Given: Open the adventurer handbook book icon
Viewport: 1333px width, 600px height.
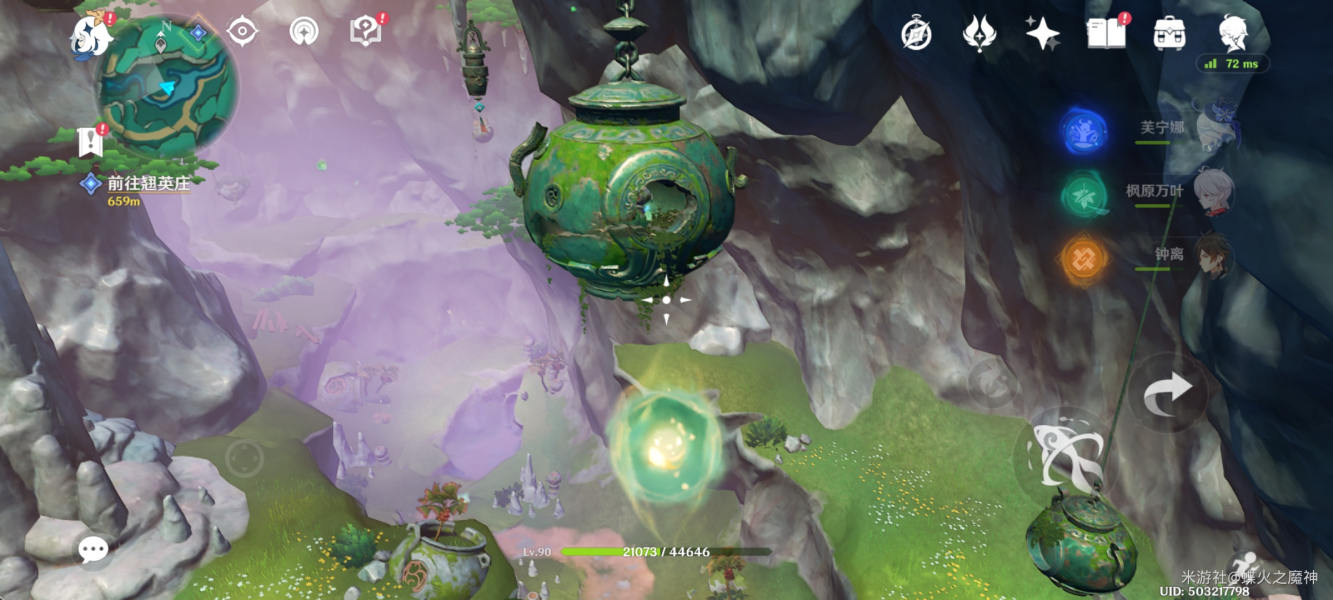Looking at the screenshot, I should pyautogui.click(x=1105, y=34).
